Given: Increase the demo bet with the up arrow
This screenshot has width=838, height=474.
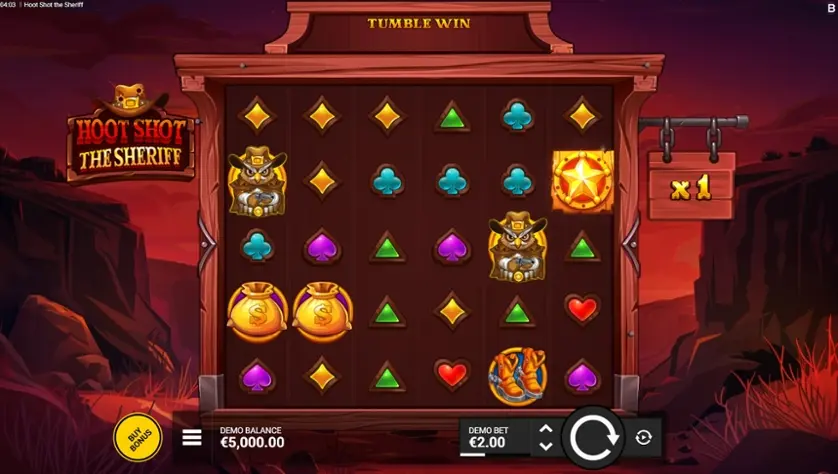Looking at the screenshot, I should (545, 429).
